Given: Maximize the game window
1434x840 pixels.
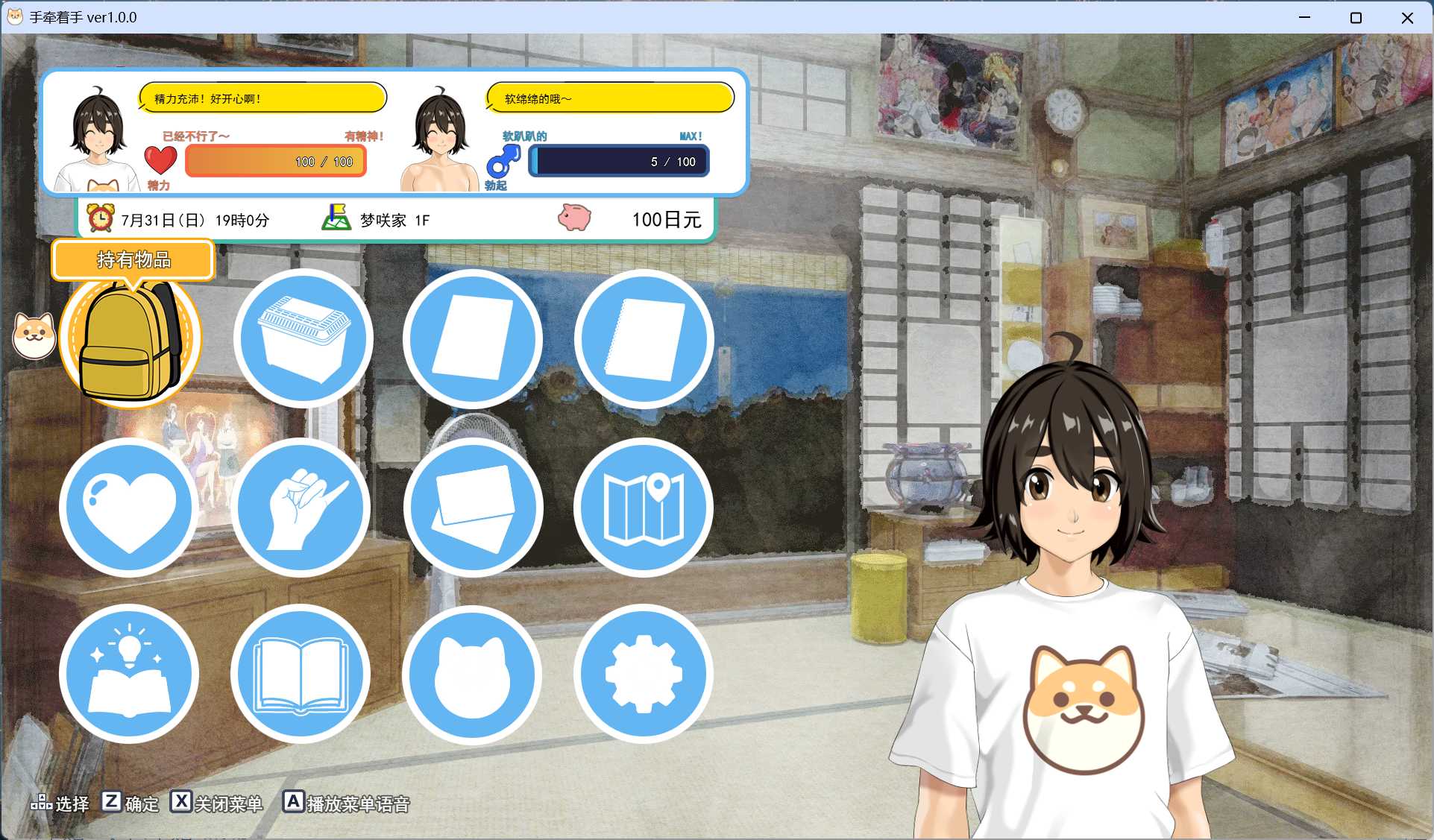Looking at the screenshot, I should pos(1356,18).
